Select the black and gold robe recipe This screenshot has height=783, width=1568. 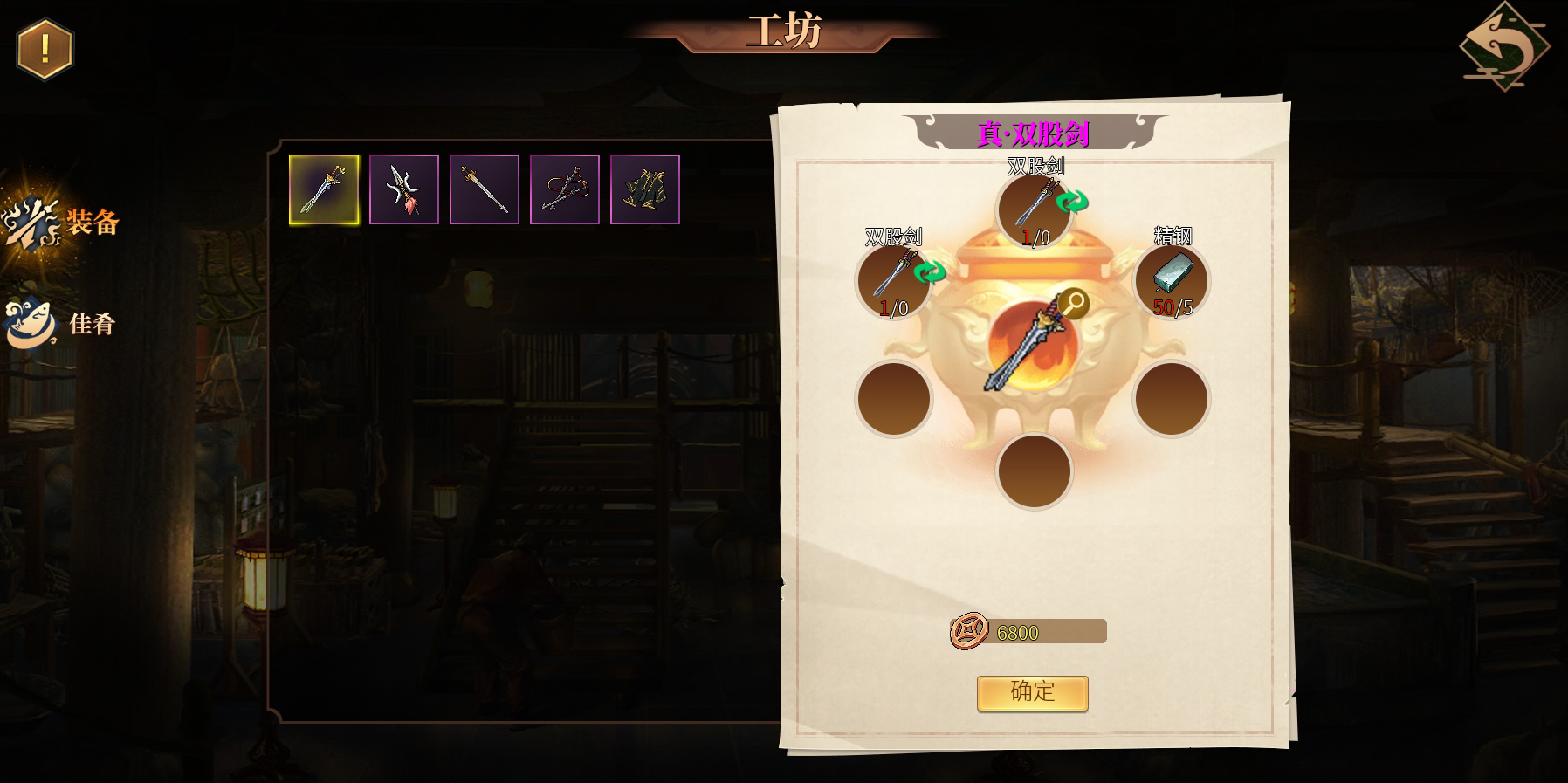[645, 189]
